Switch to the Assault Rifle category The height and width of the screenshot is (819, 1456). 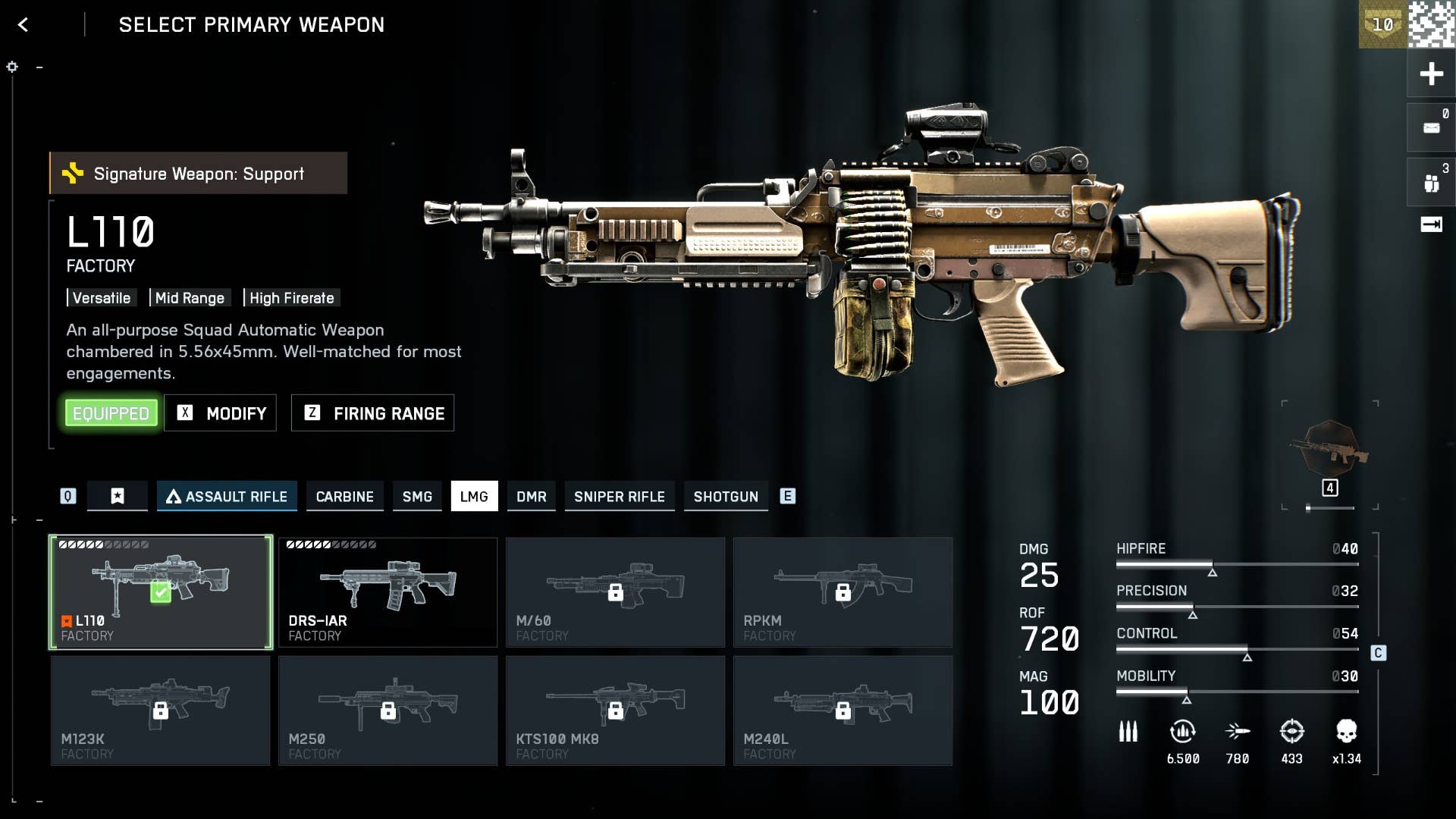(x=227, y=497)
